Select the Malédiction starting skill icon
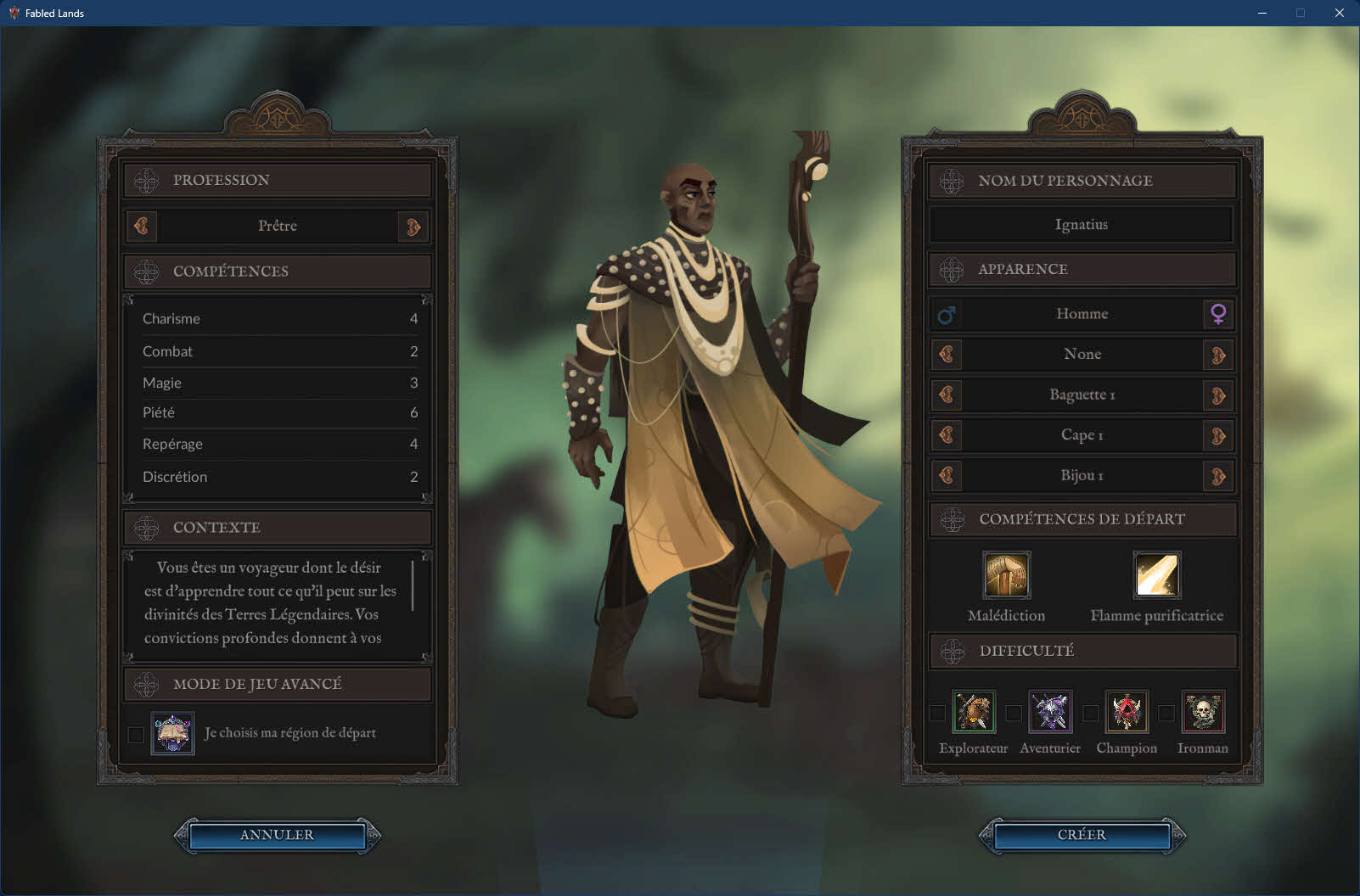This screenshot has width=1360, height=896. point(1006,575)
